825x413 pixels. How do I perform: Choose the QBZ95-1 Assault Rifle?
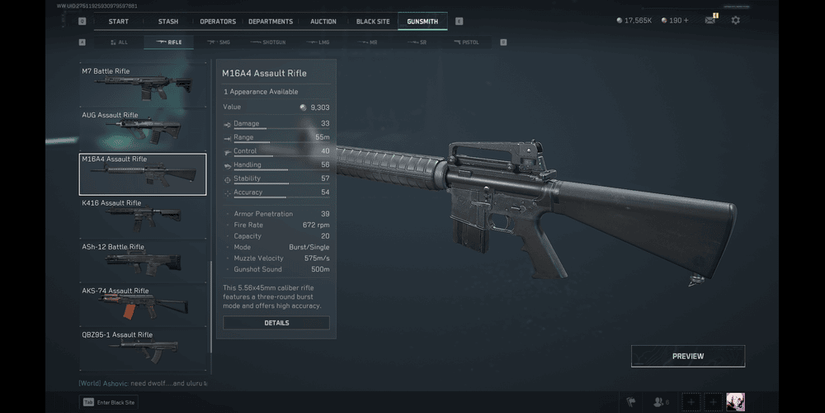[x=143, y=345]
